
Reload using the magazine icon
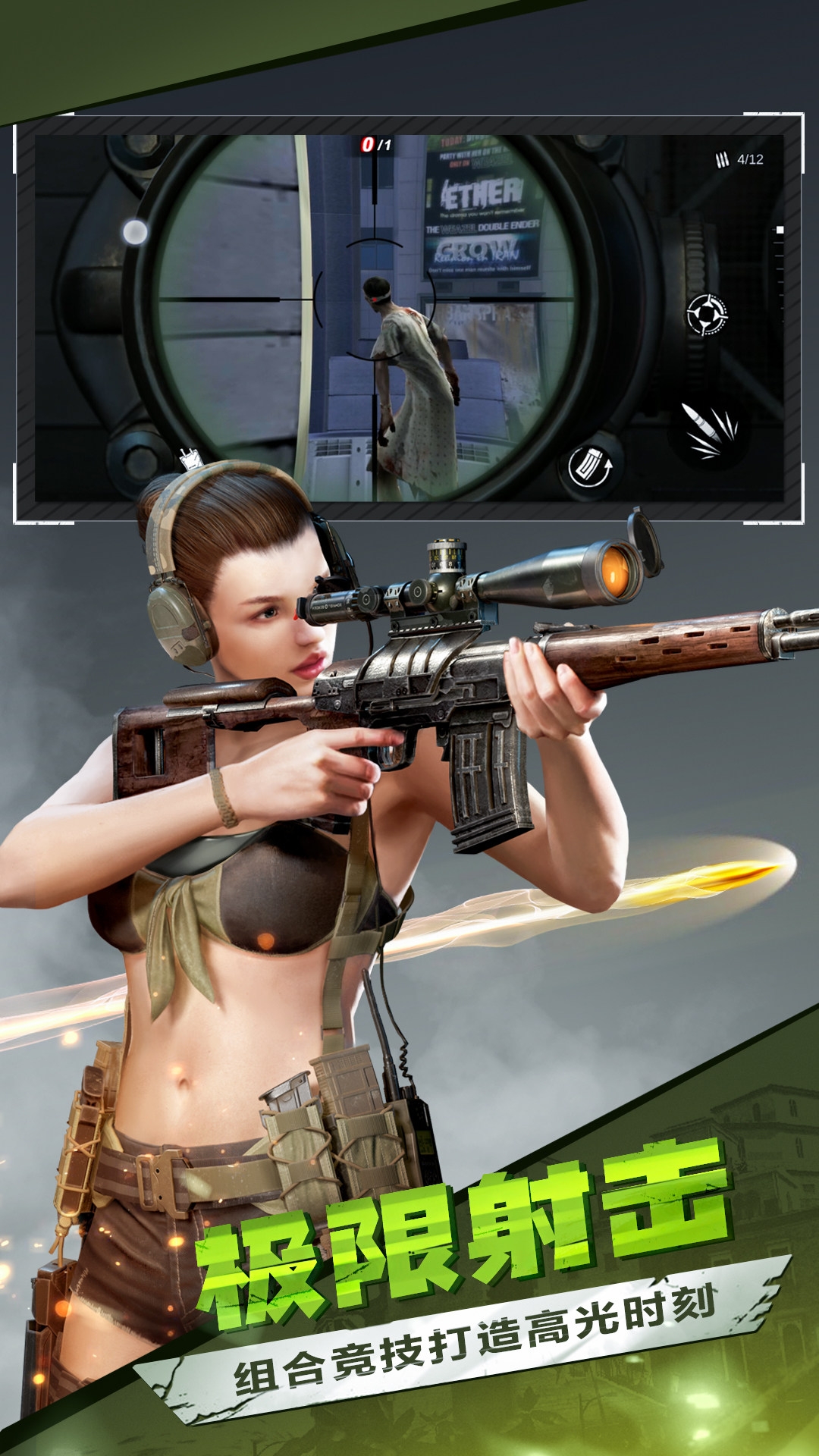click(x=591, y=467)
